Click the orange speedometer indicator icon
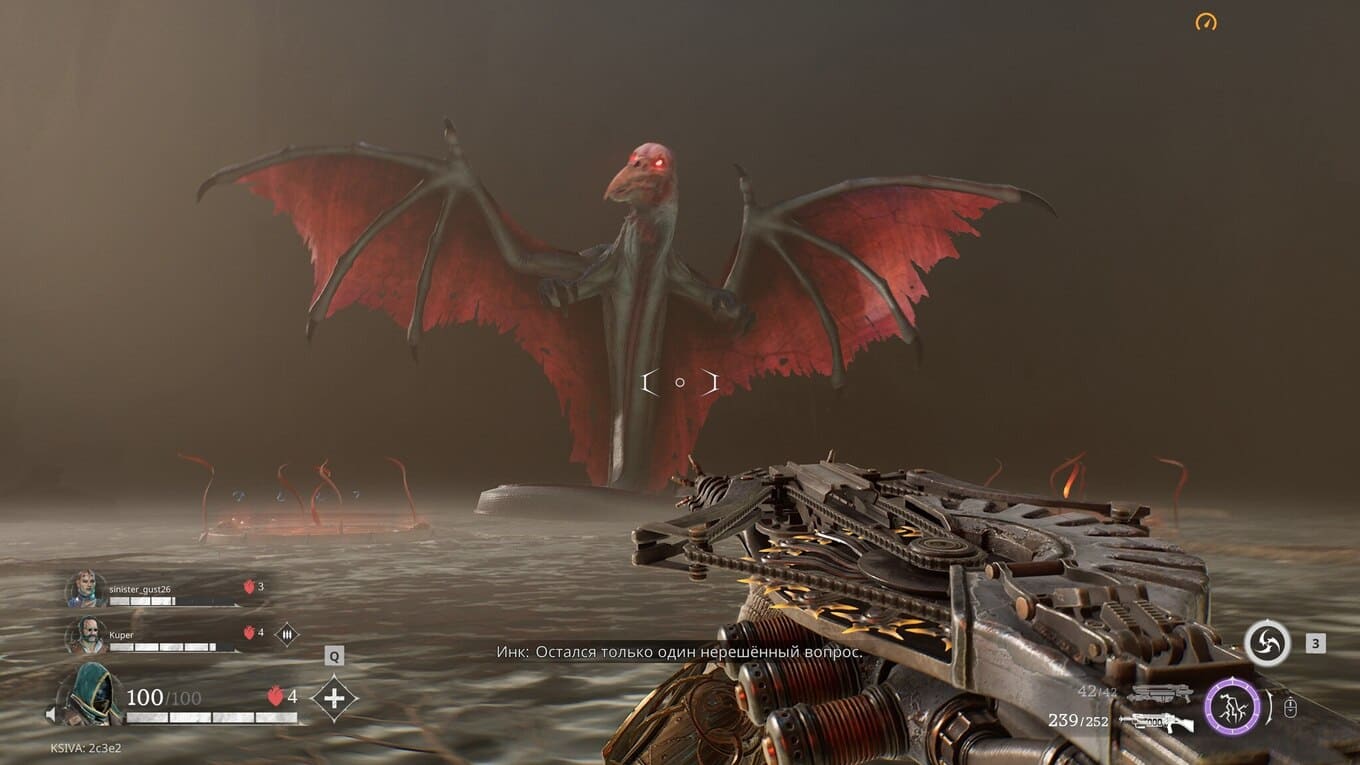Screen dimensions: 1360x765 pos(1206,21)
